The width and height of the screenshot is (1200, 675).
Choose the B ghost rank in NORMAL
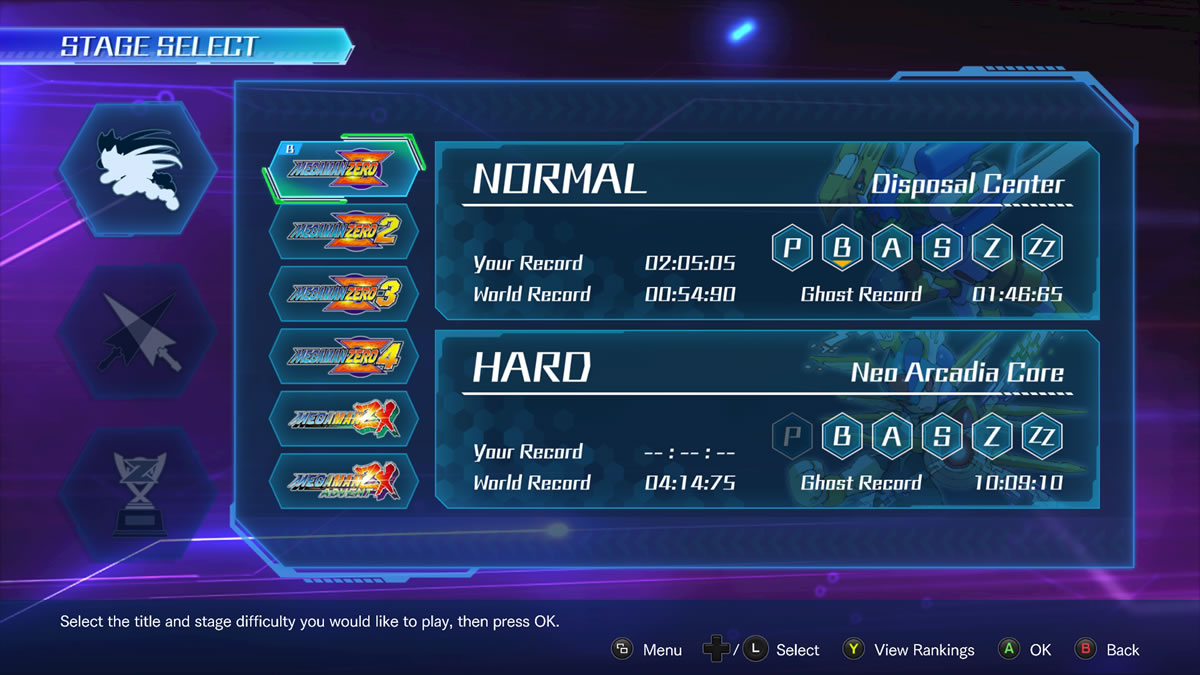[842, 247]
